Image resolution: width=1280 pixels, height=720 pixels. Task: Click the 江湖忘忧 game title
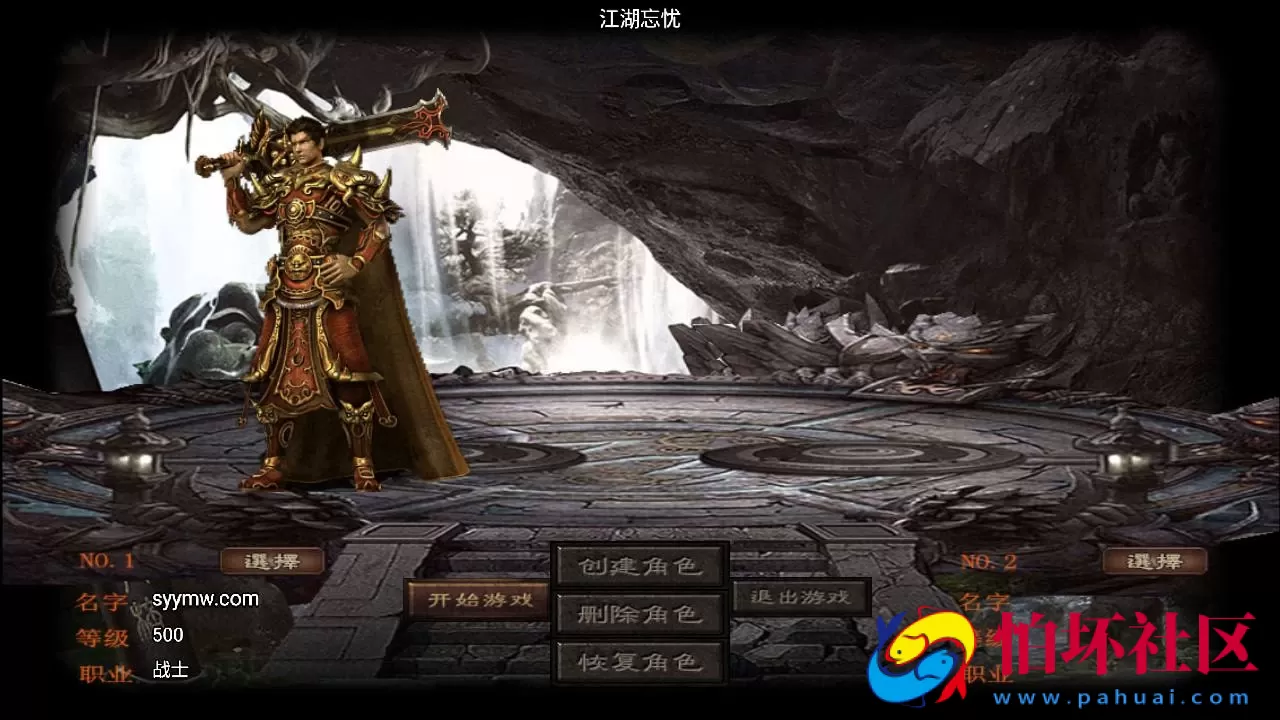(x=639, y=19)
